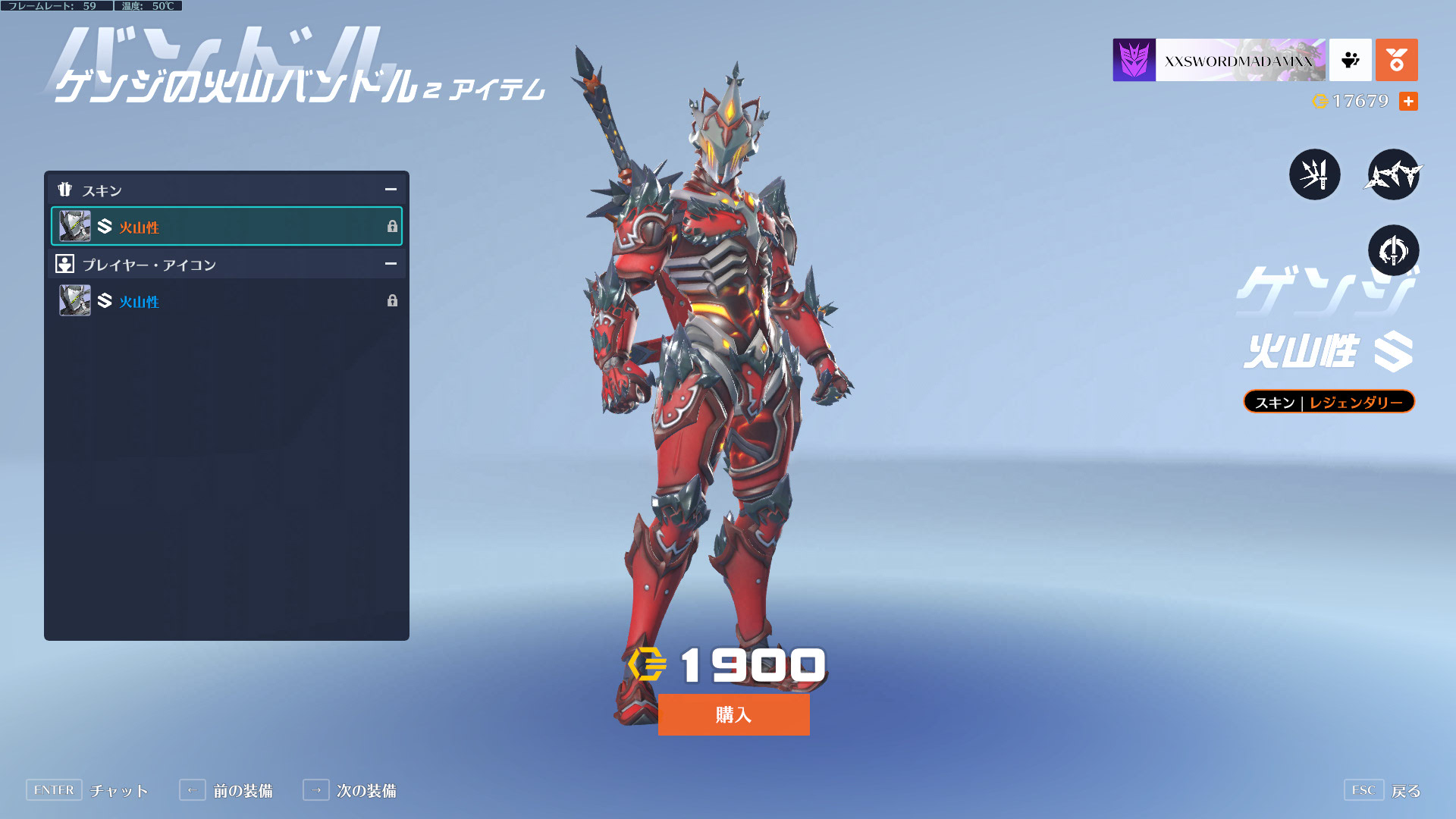Select the 火山性 skin row
1456x819 pixels.
(x=226, y=226)
